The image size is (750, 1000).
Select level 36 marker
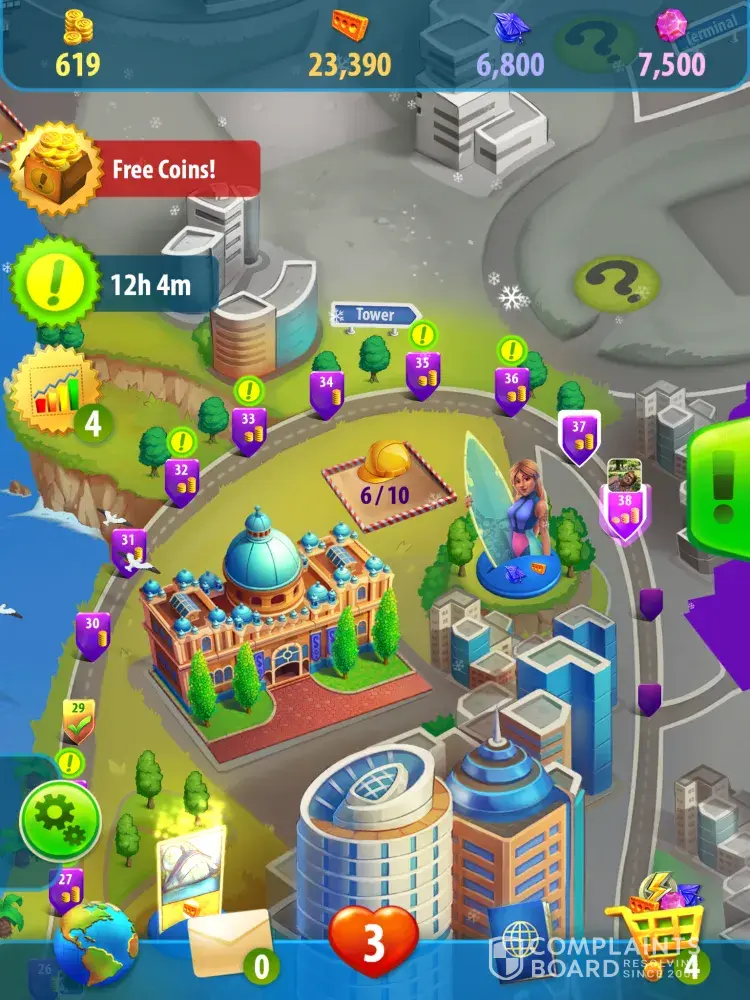(512, 388)
